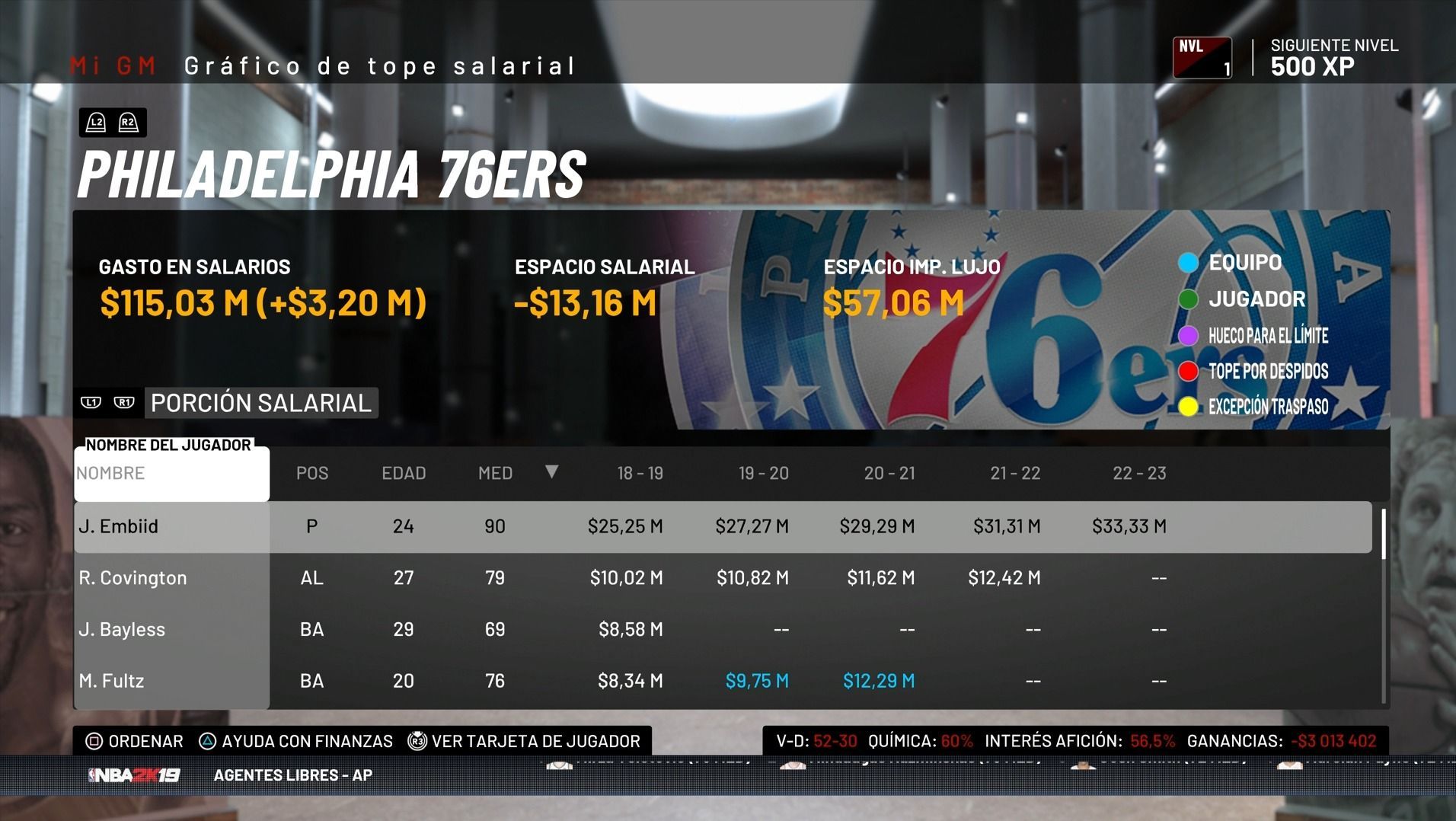Click the ORDENAR option
The height and width of the screenshot is (821, 1456).
(x=136, y=741)
